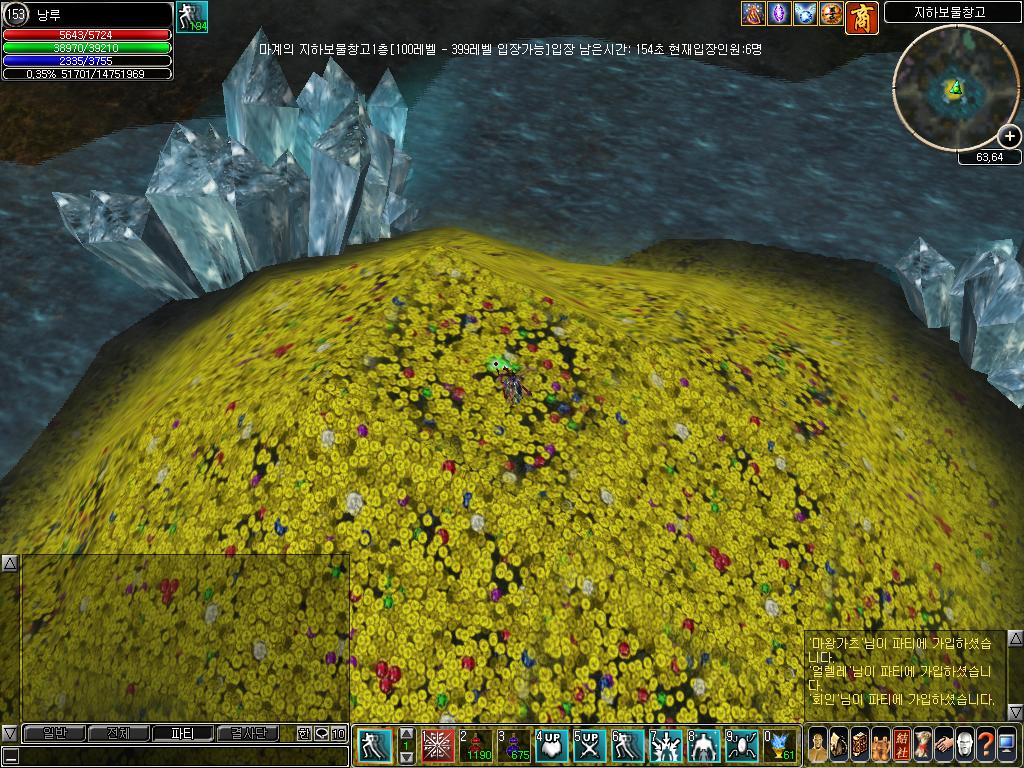Use the blue potion in slot 3
This screenshot has height=768, width=1024.
click(x=513, y=746)
